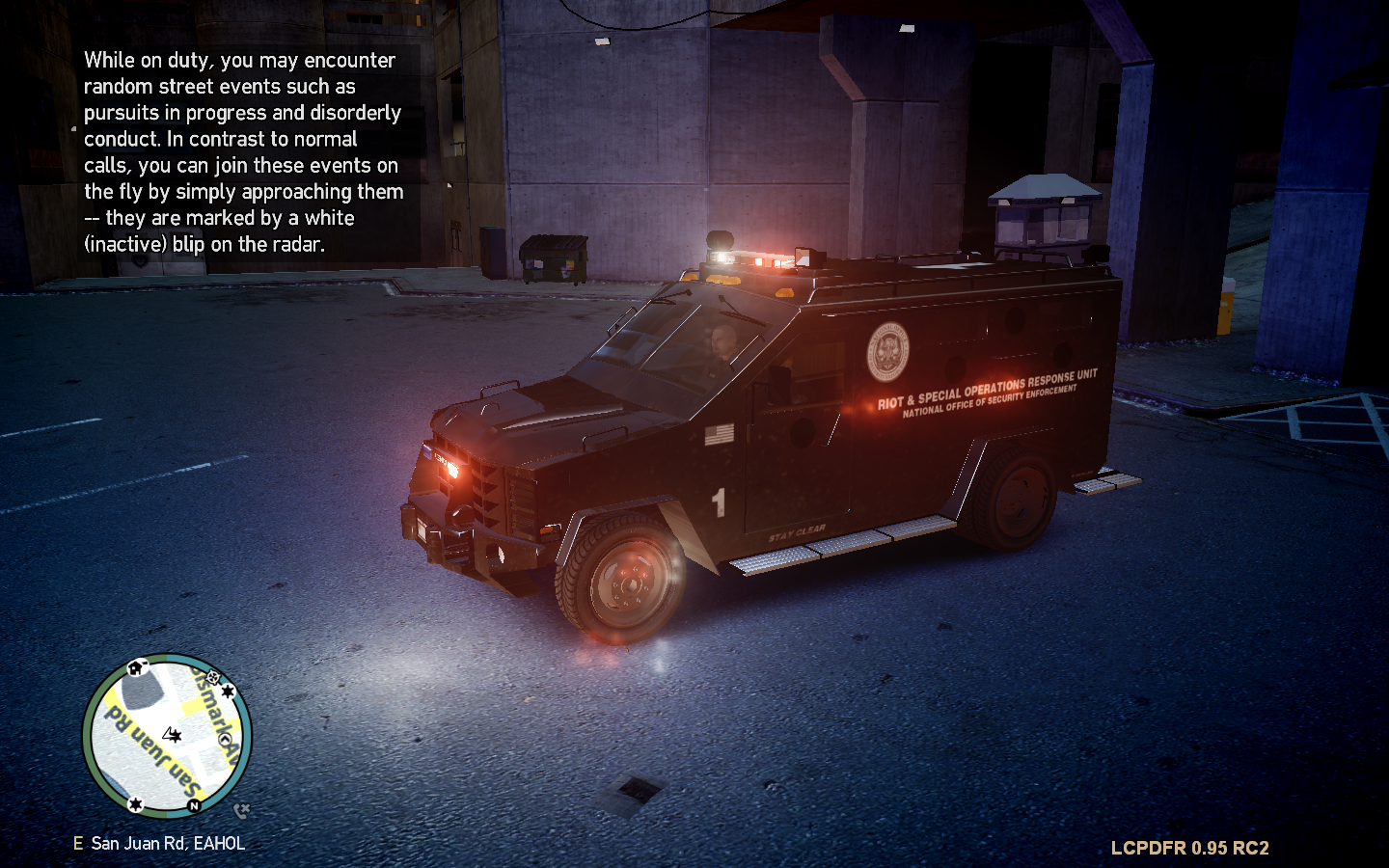The width and height of the screenshot is (1389, 868).
Task: Click the north compass marker on the radar
Action: click(194, 805)
